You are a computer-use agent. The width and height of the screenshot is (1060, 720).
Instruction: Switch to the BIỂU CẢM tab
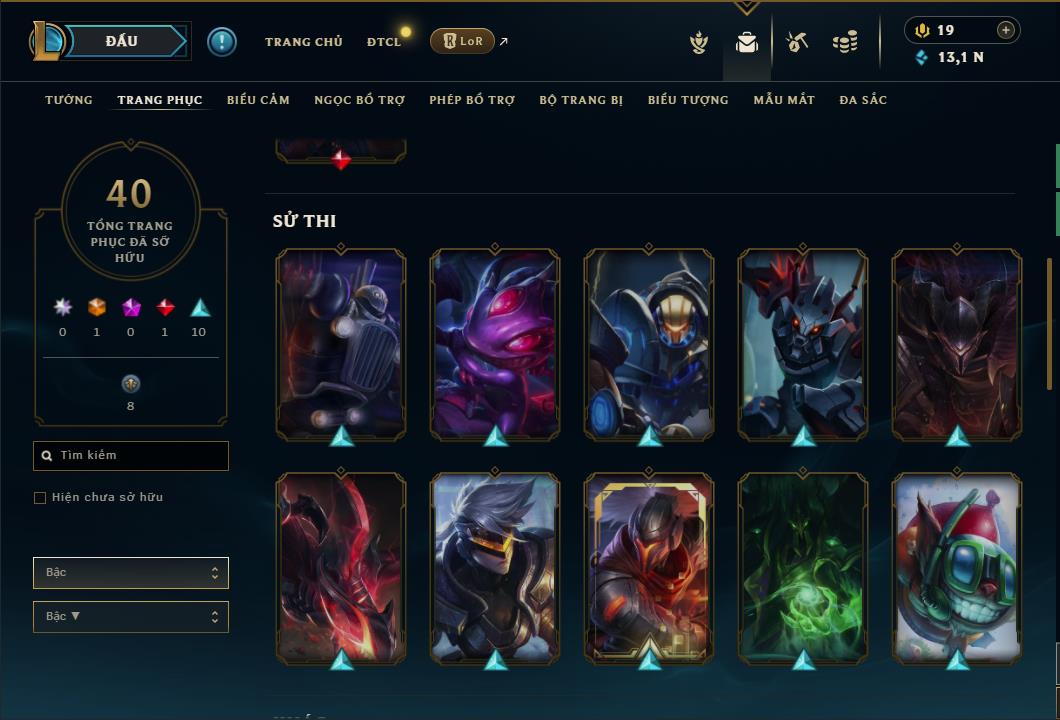pos(258,100)
